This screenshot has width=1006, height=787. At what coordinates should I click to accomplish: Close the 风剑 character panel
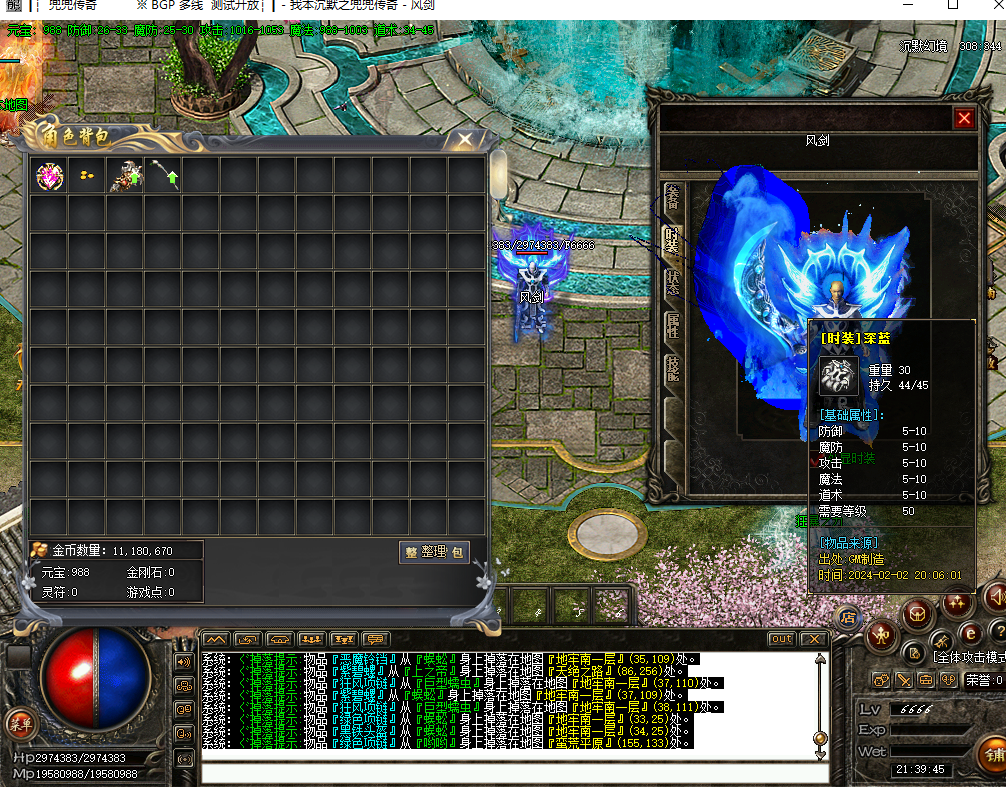tap(963, 119)
